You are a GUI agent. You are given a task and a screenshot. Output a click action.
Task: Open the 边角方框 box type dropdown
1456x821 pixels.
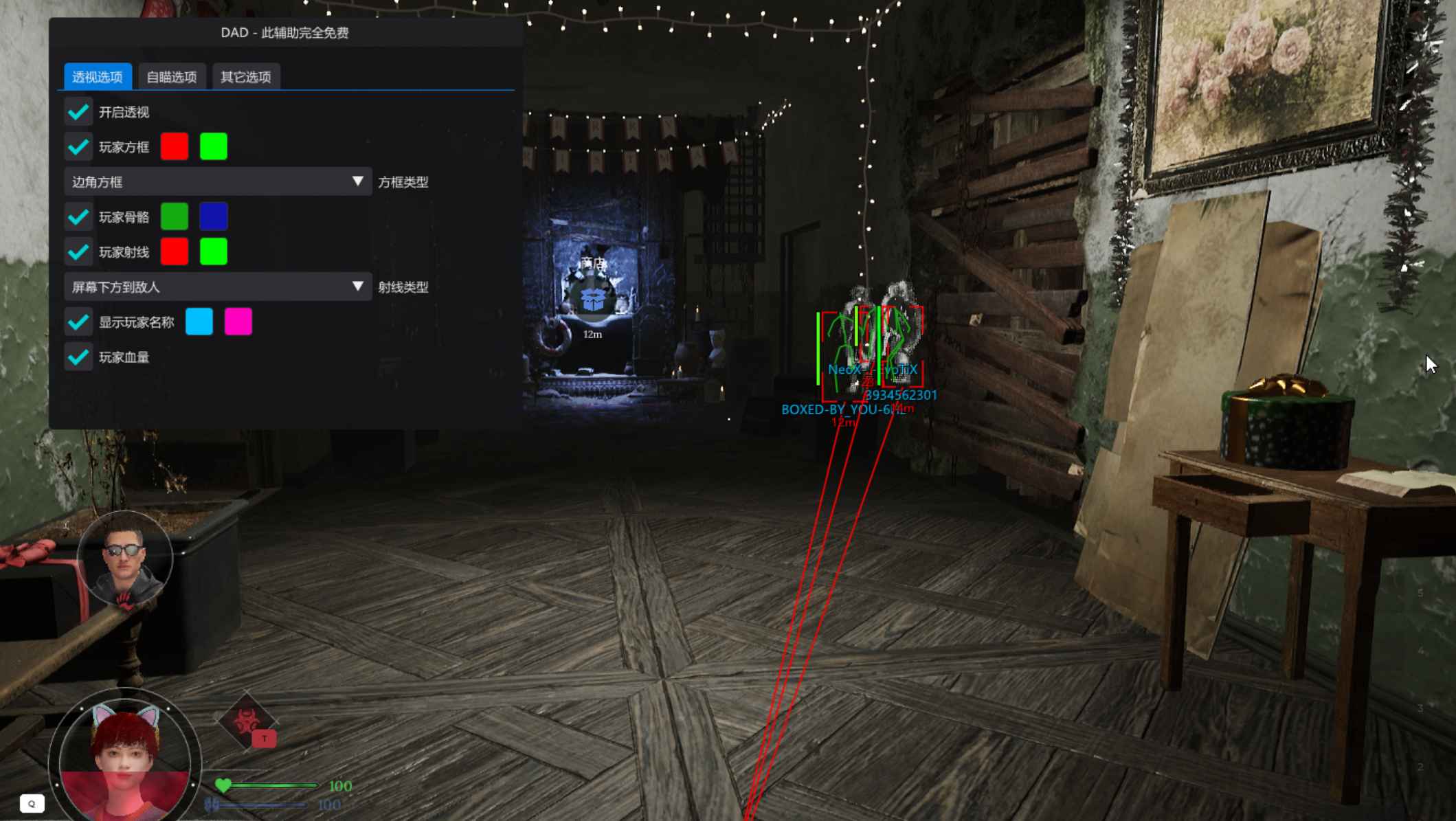click(x=217, y=181)
